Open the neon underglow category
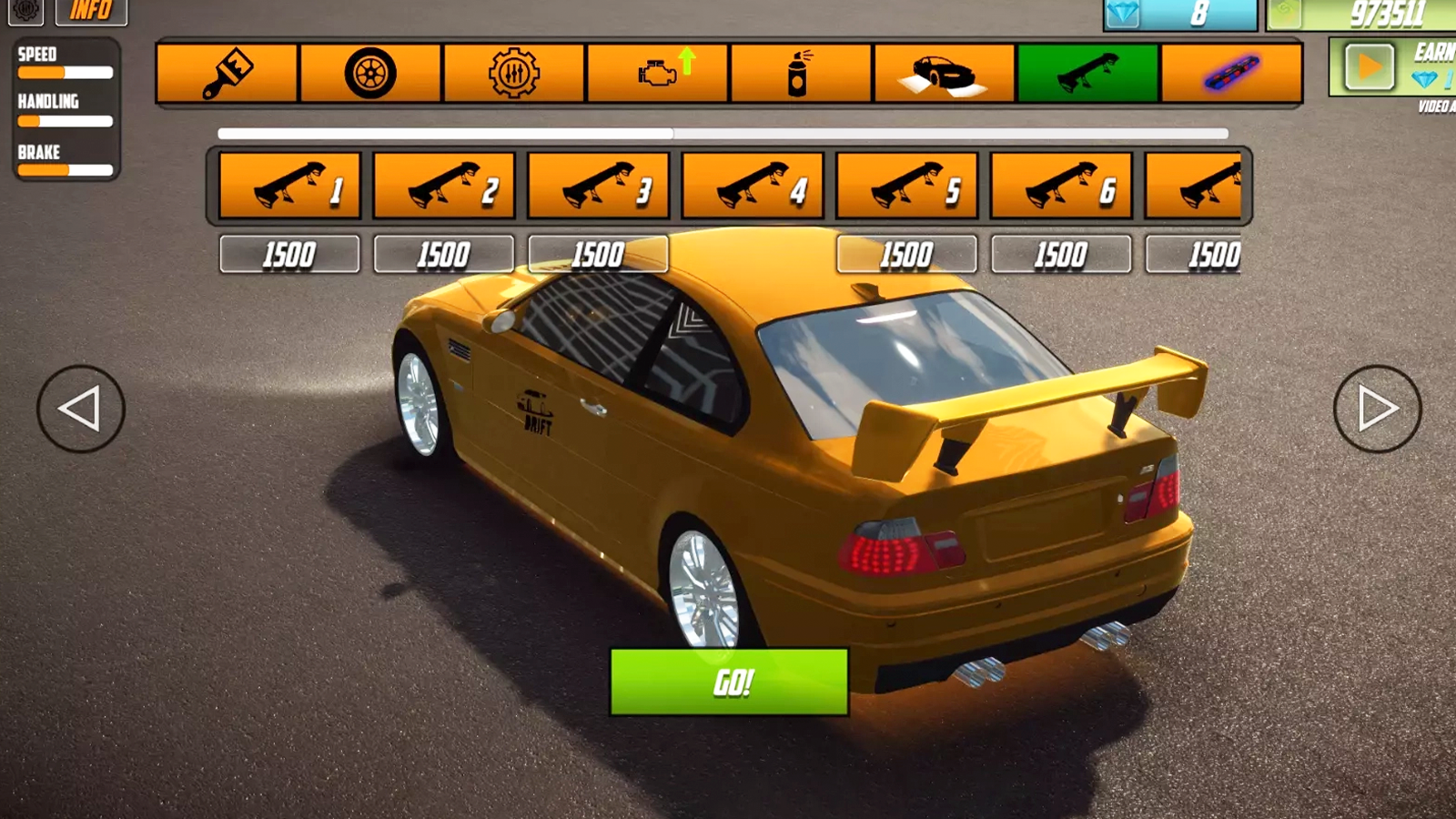 click(x=1230, y=72)
